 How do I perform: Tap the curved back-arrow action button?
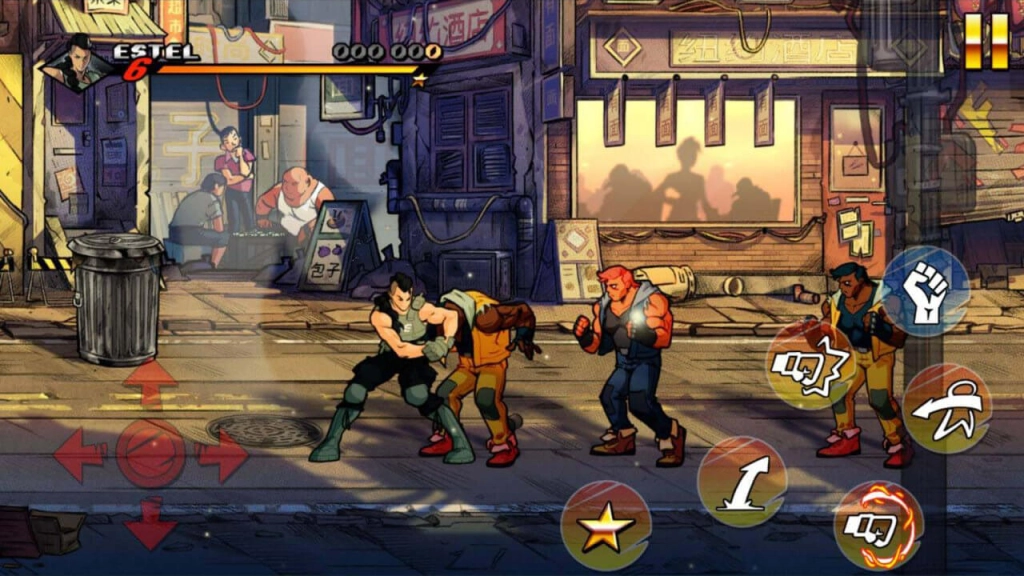946,409
